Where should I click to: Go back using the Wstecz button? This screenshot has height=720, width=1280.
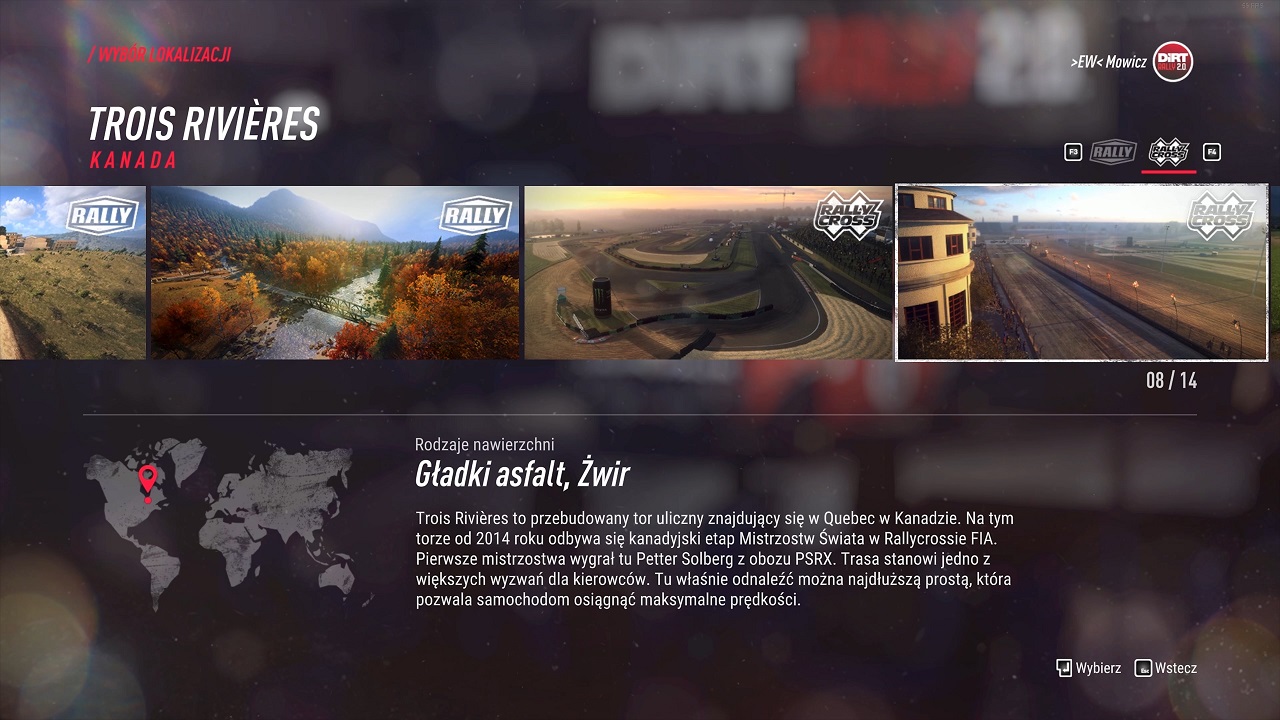(x=1166, y=668)
